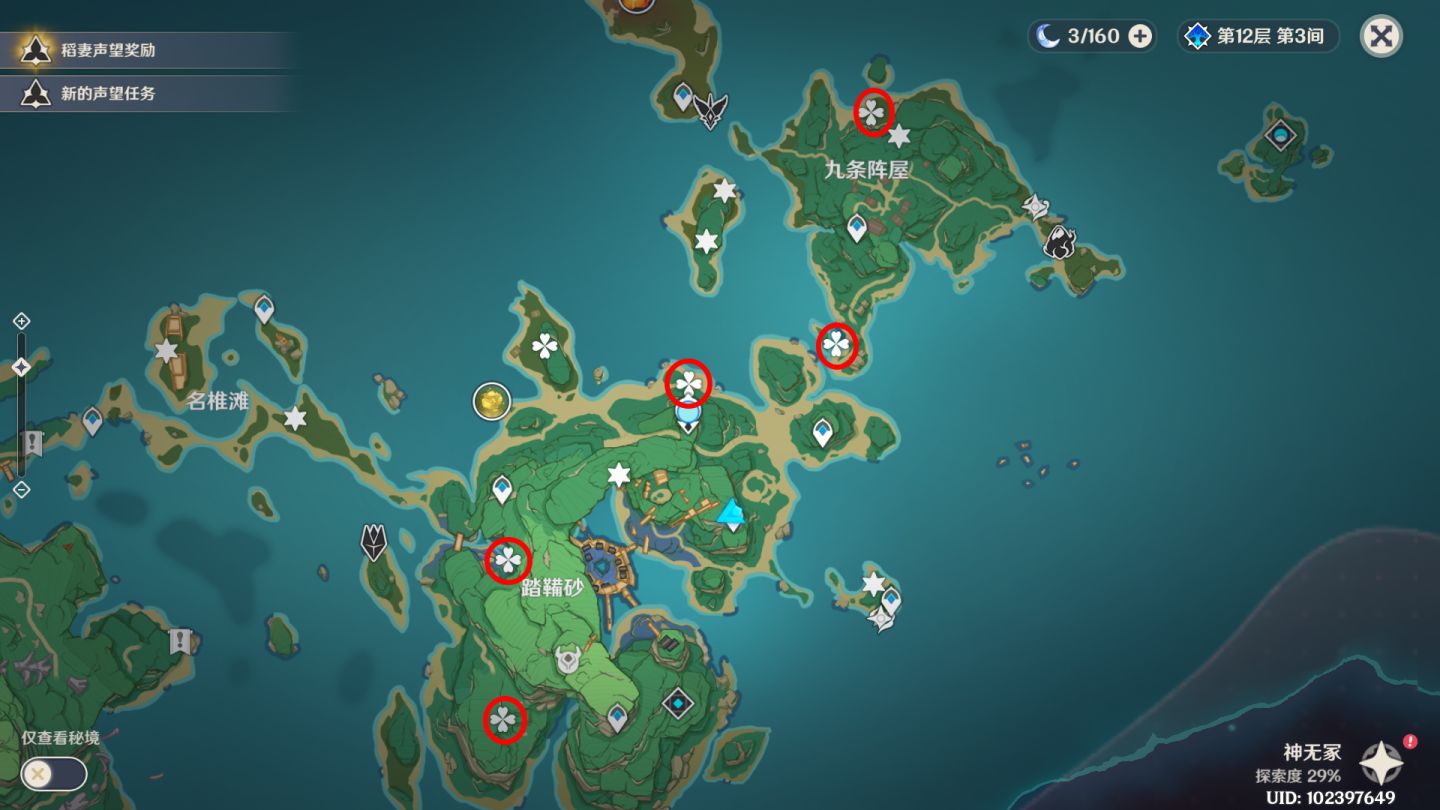The height and width of the screenshot is (810, 1440).
Task: Toggle the 仅查看秘境 switch
Action: pos(54,773)
